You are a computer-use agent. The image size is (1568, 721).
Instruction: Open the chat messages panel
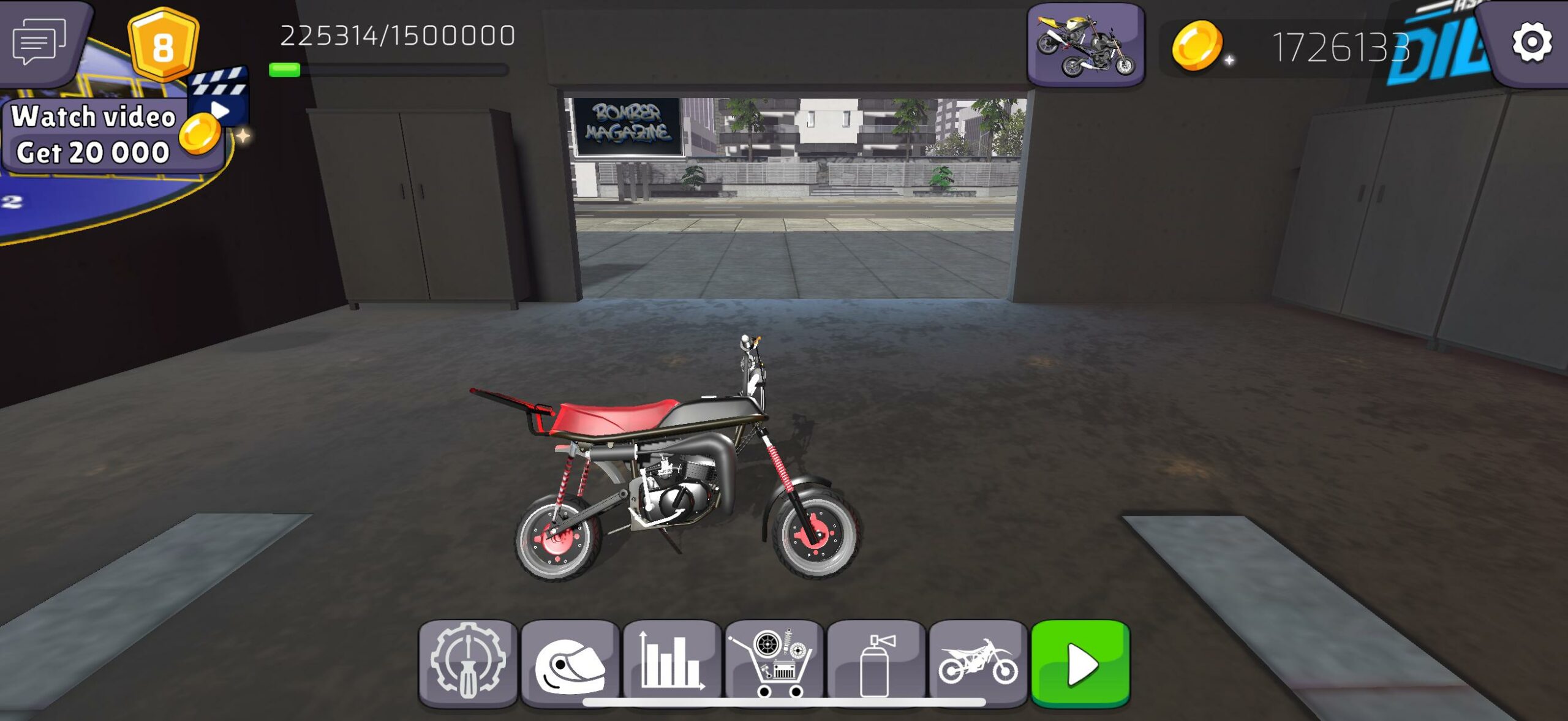coord(40,42)
